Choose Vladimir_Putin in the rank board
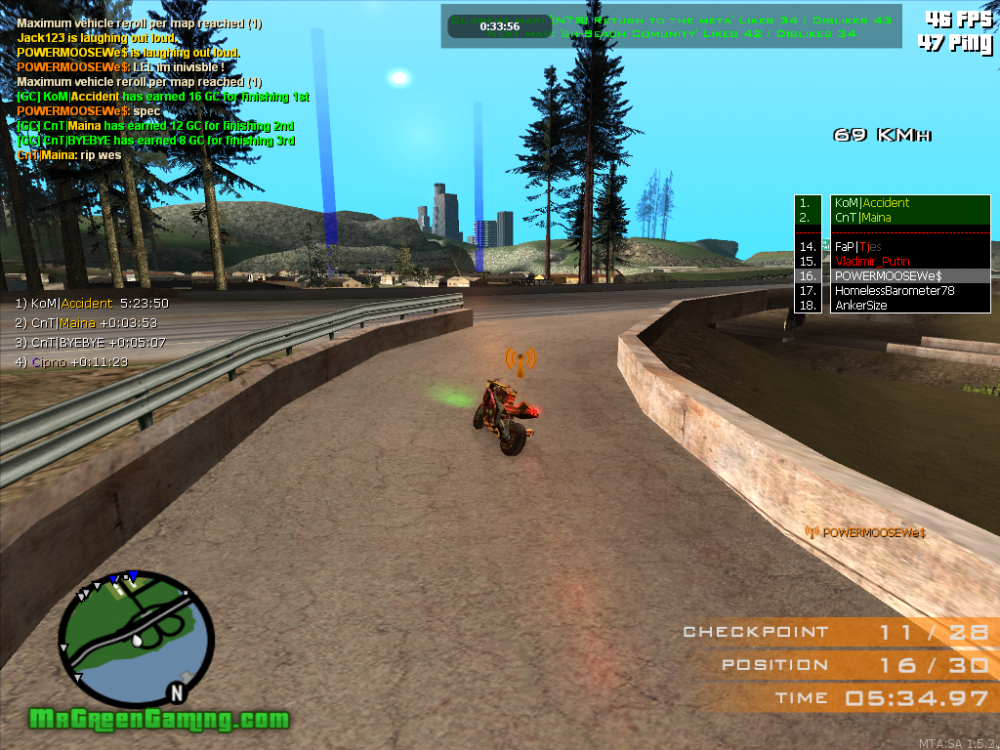Viewport: 1000px width, 750px height. click(x=872, y=261)
